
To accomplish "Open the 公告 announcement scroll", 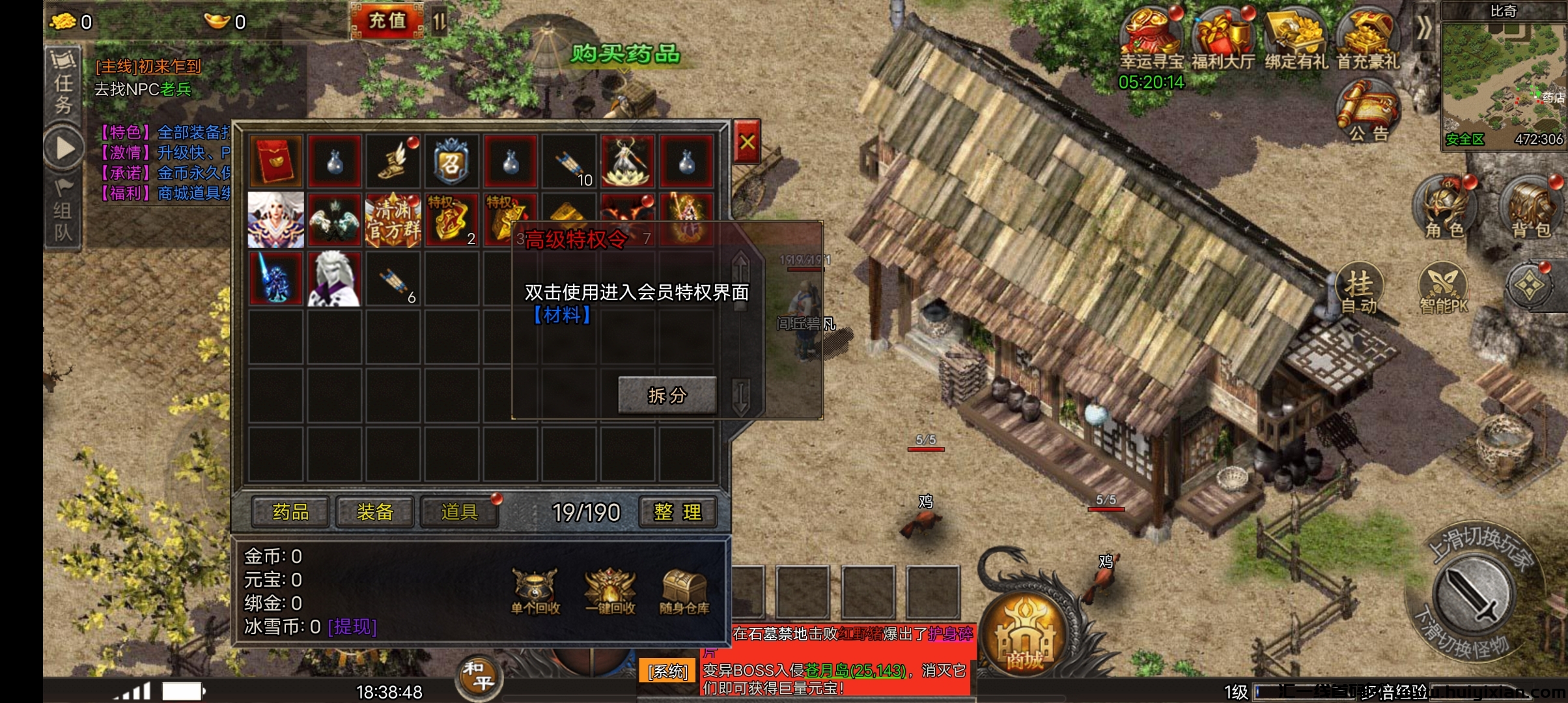I will pyautogui.click(x=1368, y=111).
